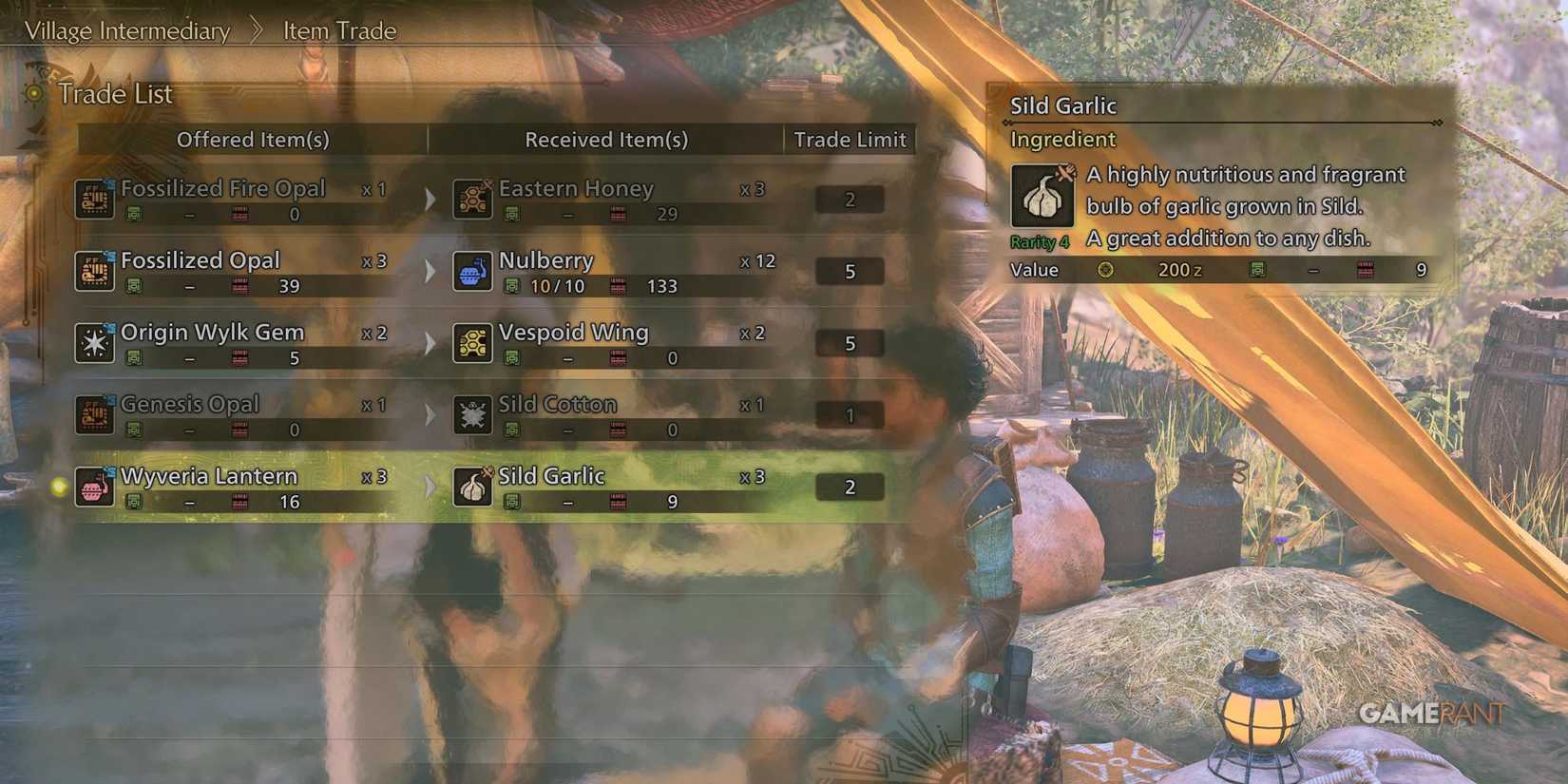
Task: Select the Nulberry item icon
Action: coord(470,271)
